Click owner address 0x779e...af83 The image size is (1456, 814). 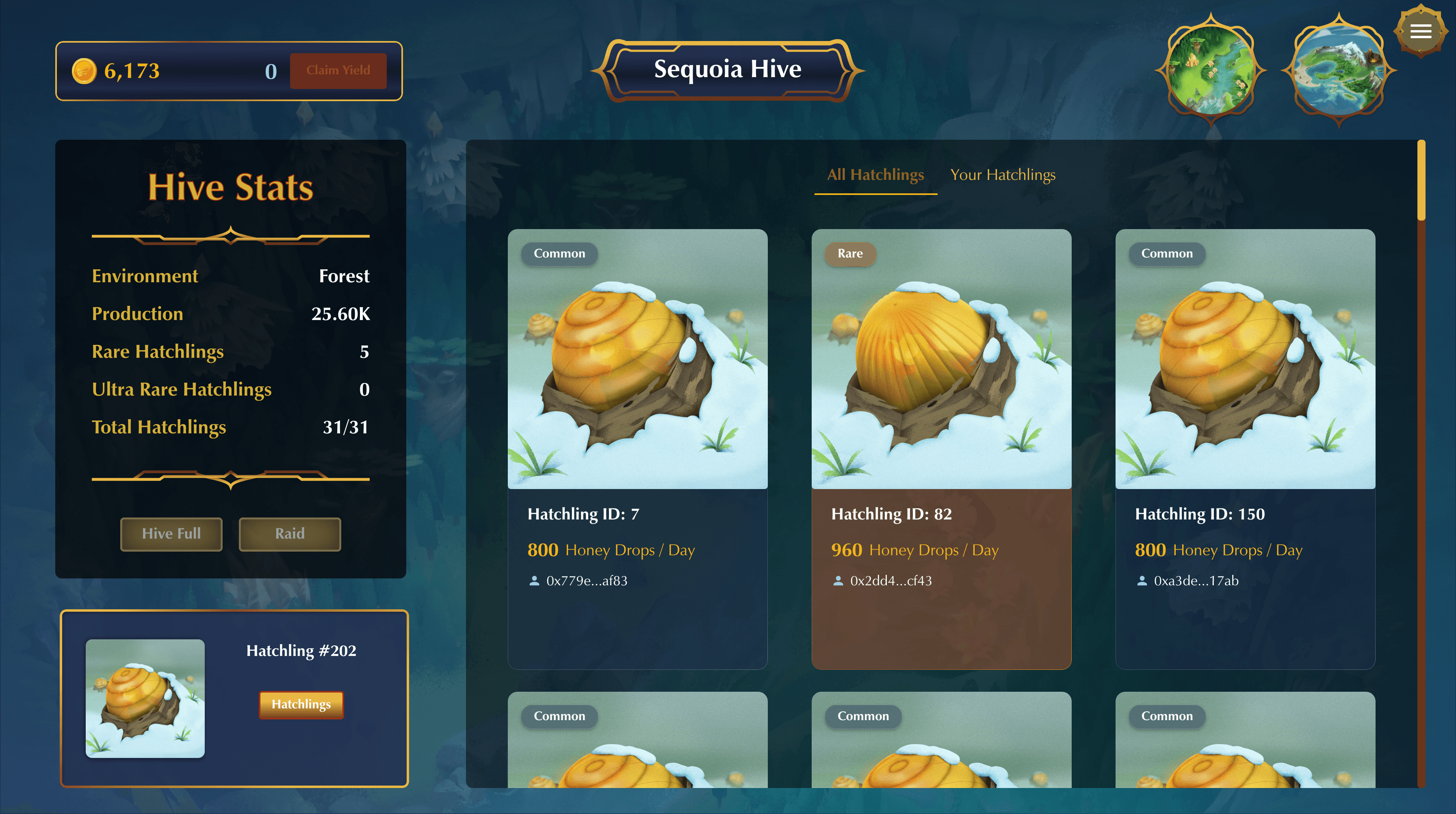[586, 581]
